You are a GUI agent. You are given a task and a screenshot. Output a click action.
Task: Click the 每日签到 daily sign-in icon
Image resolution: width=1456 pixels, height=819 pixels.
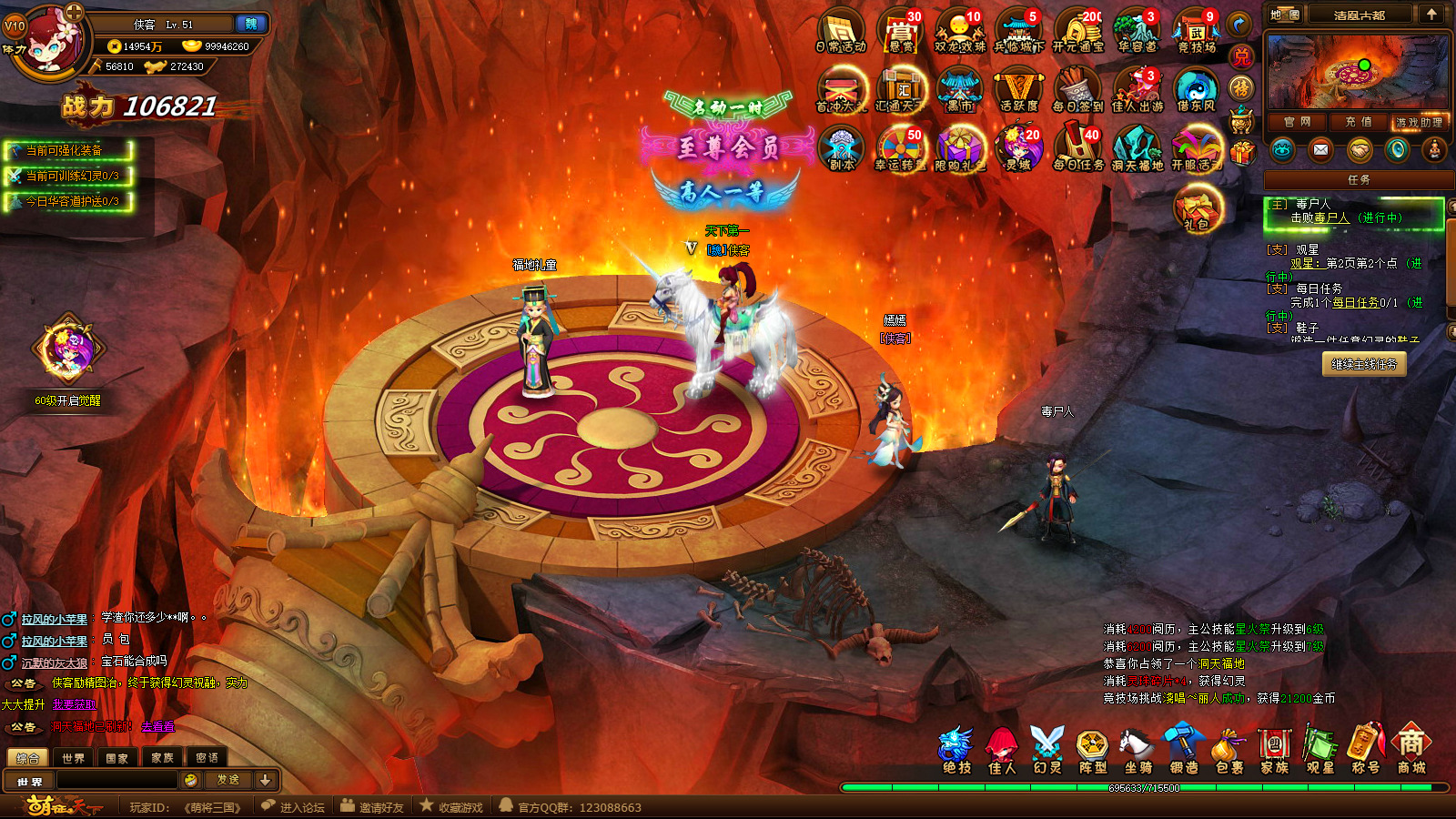(x=1077, y=91)
